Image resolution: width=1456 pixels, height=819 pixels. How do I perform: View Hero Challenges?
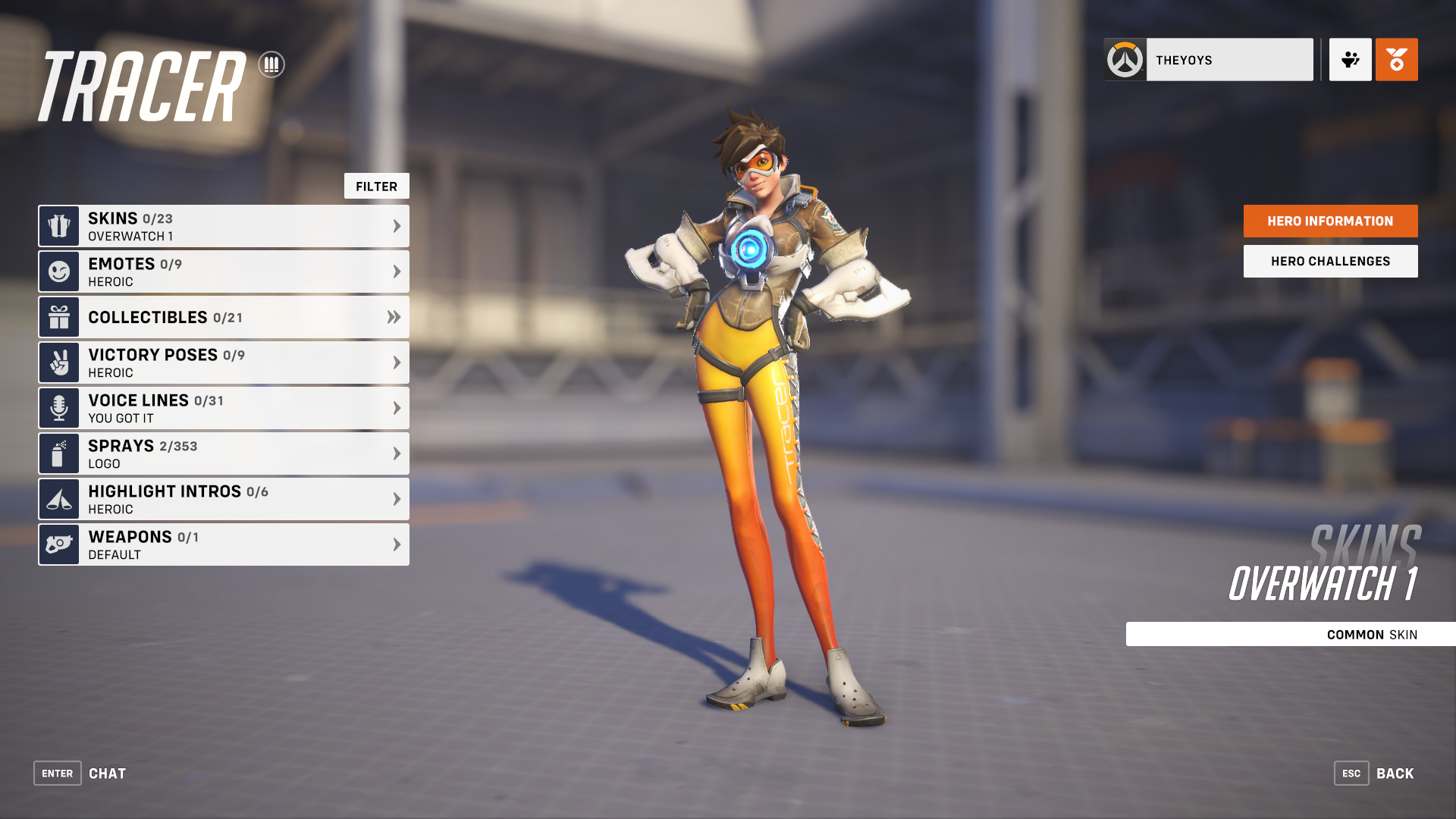1329,260
